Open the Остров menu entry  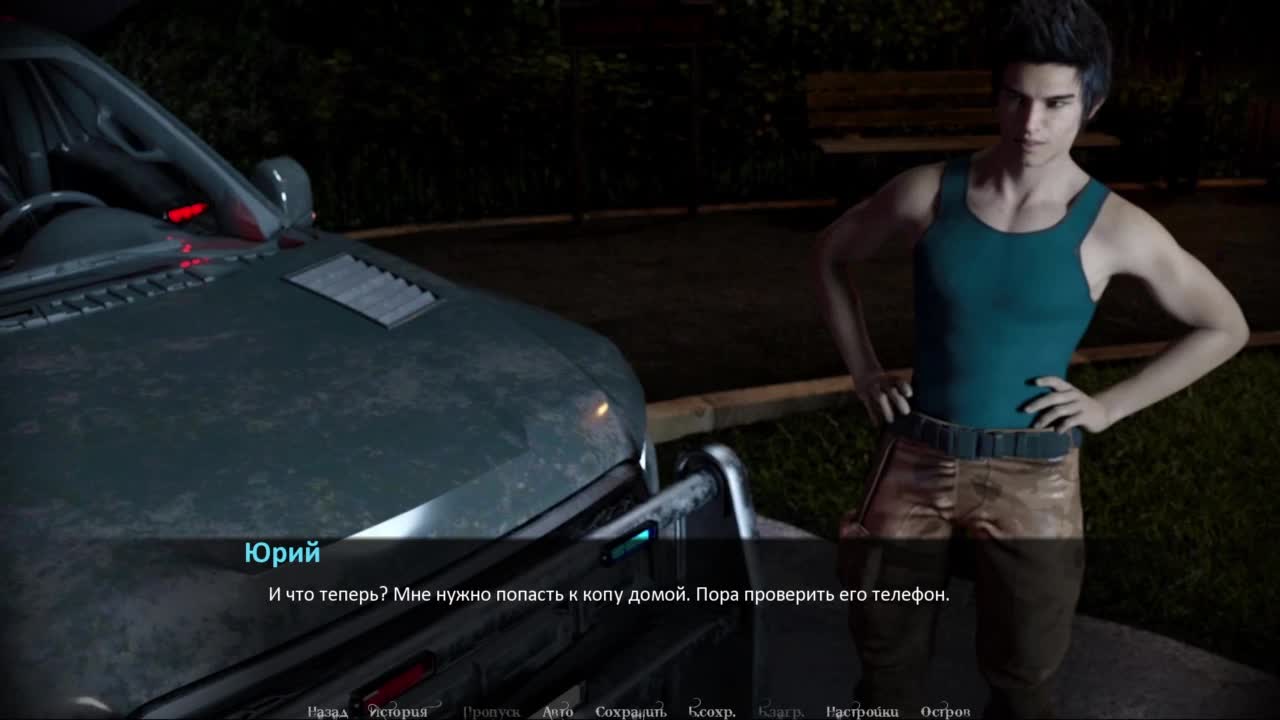coord(945,711)
